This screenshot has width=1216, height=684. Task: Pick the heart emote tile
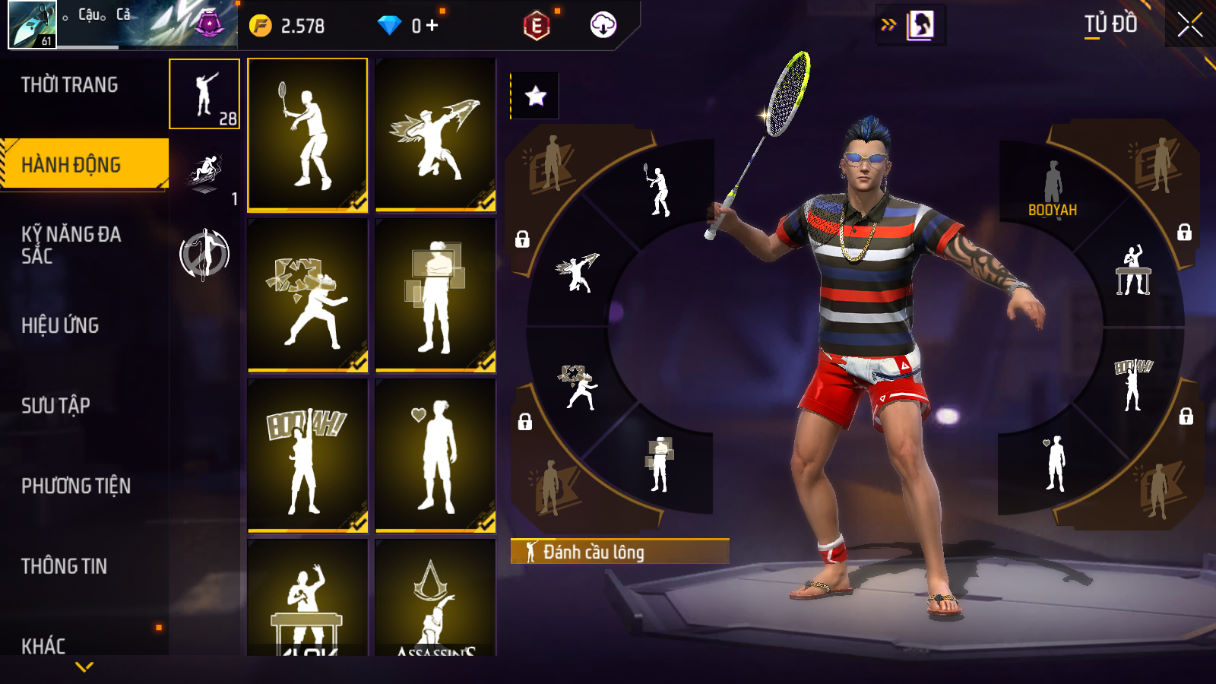(435, 455)
